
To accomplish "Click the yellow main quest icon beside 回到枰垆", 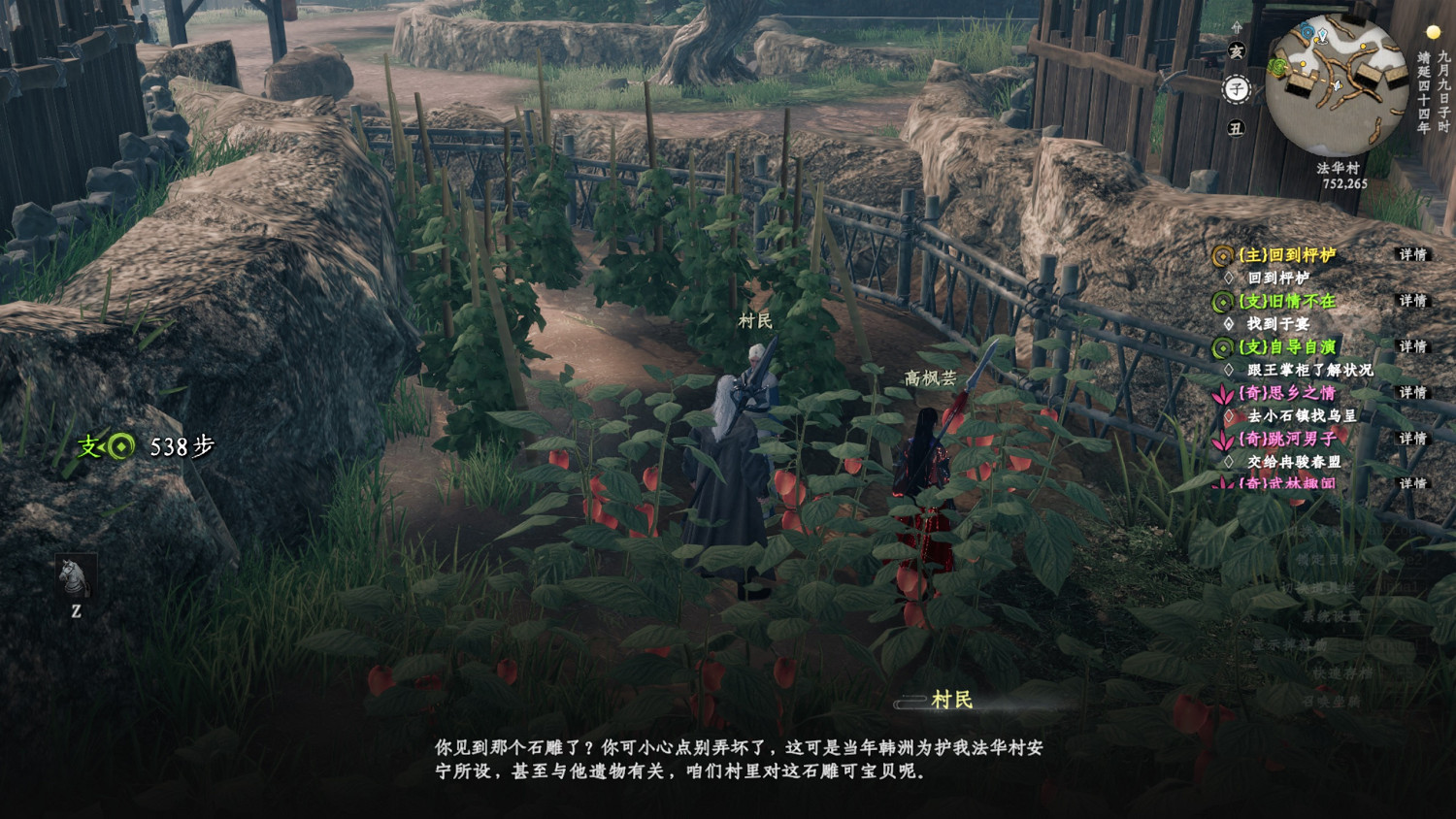I will coord(1222,256).
